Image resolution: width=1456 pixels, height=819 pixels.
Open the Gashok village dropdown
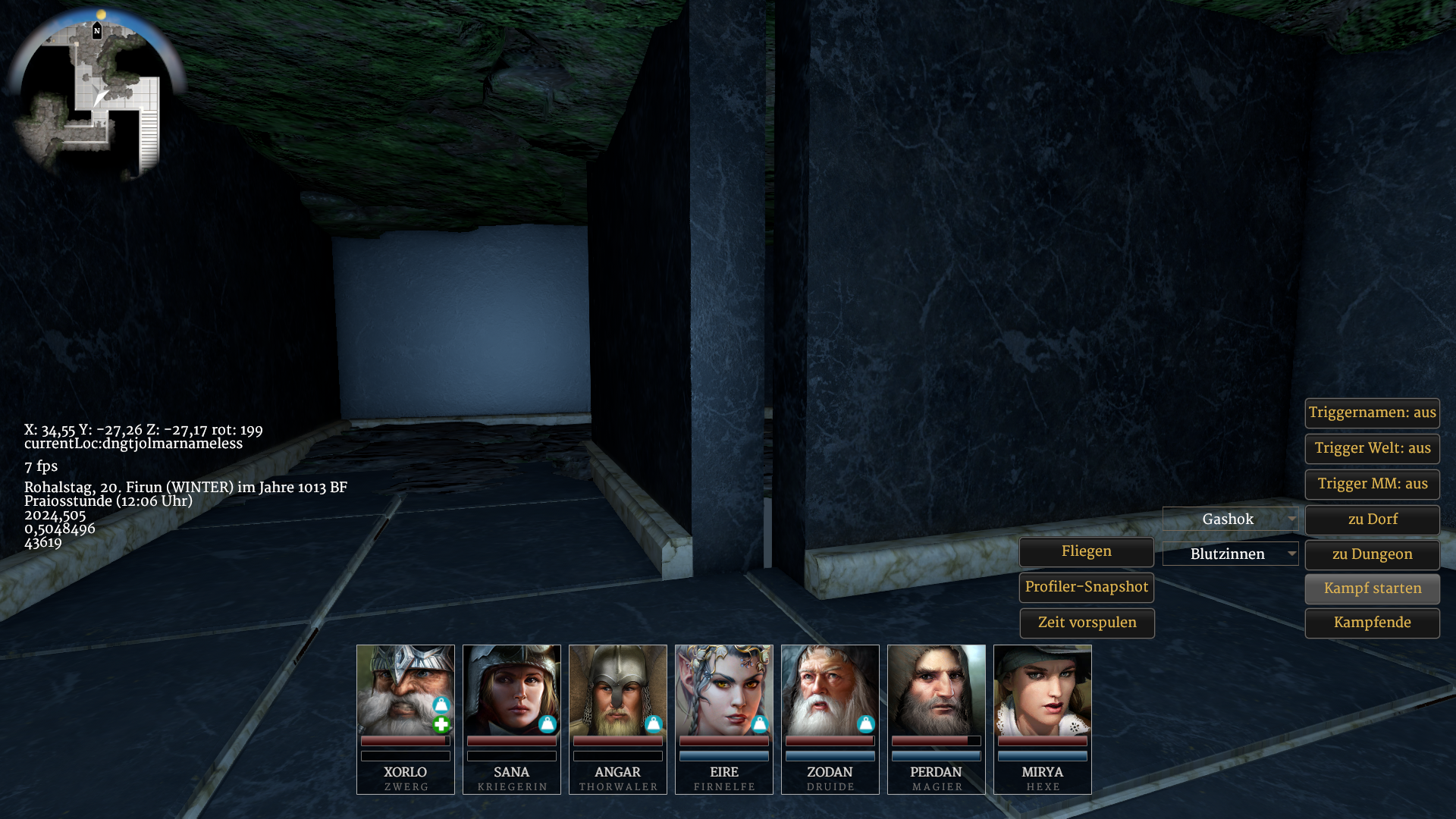(x=1230, y=519)
